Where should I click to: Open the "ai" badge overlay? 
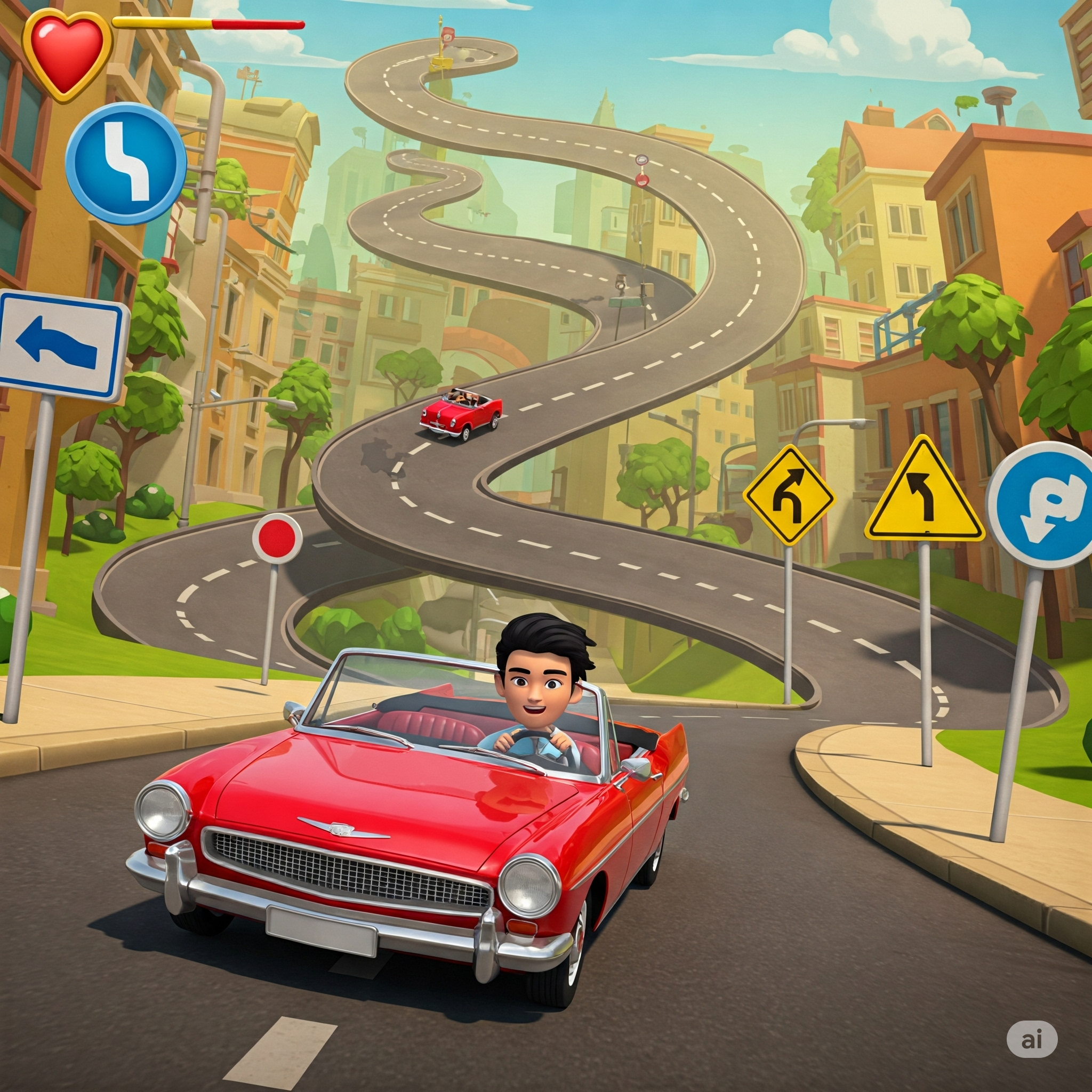tap(1032, 1039)
